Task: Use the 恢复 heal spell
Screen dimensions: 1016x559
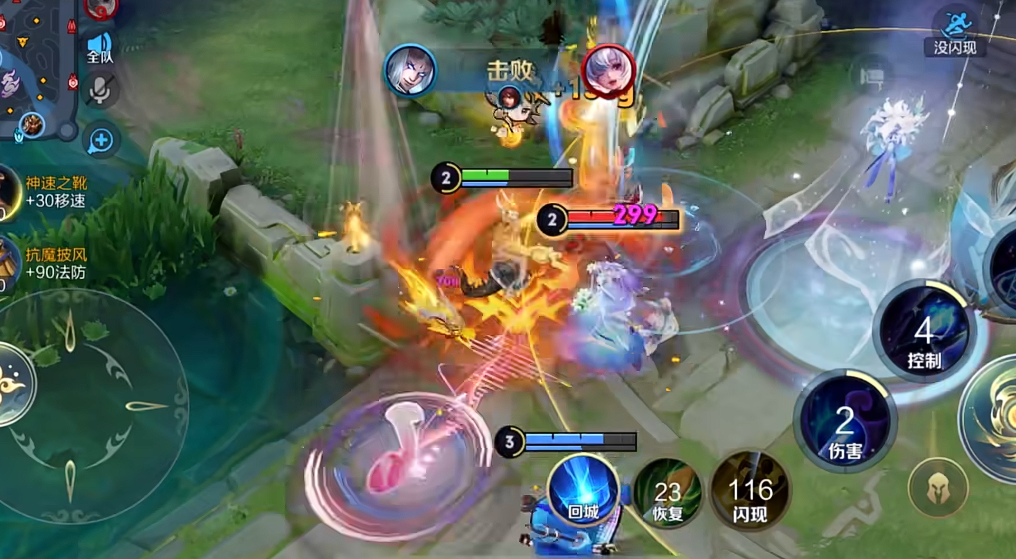Action: click(x=666, y=492)
